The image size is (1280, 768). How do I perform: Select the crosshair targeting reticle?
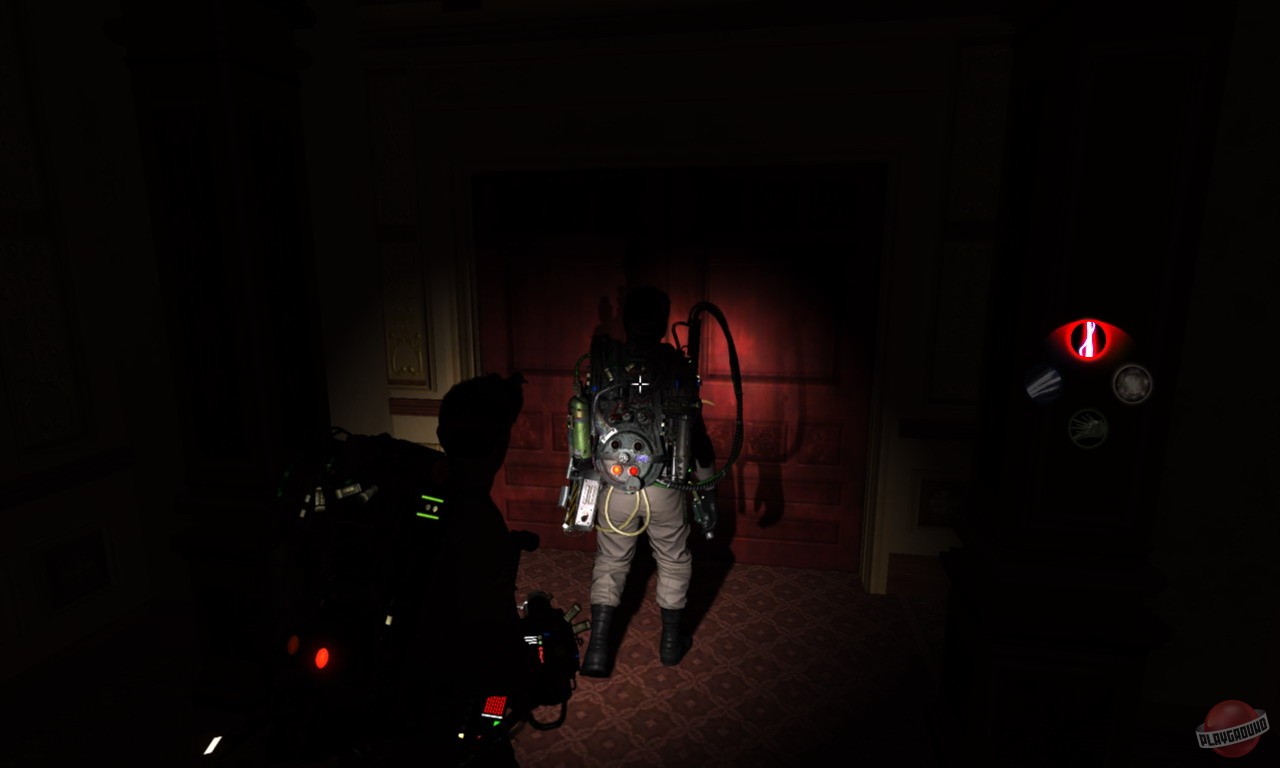pos(640,381)
